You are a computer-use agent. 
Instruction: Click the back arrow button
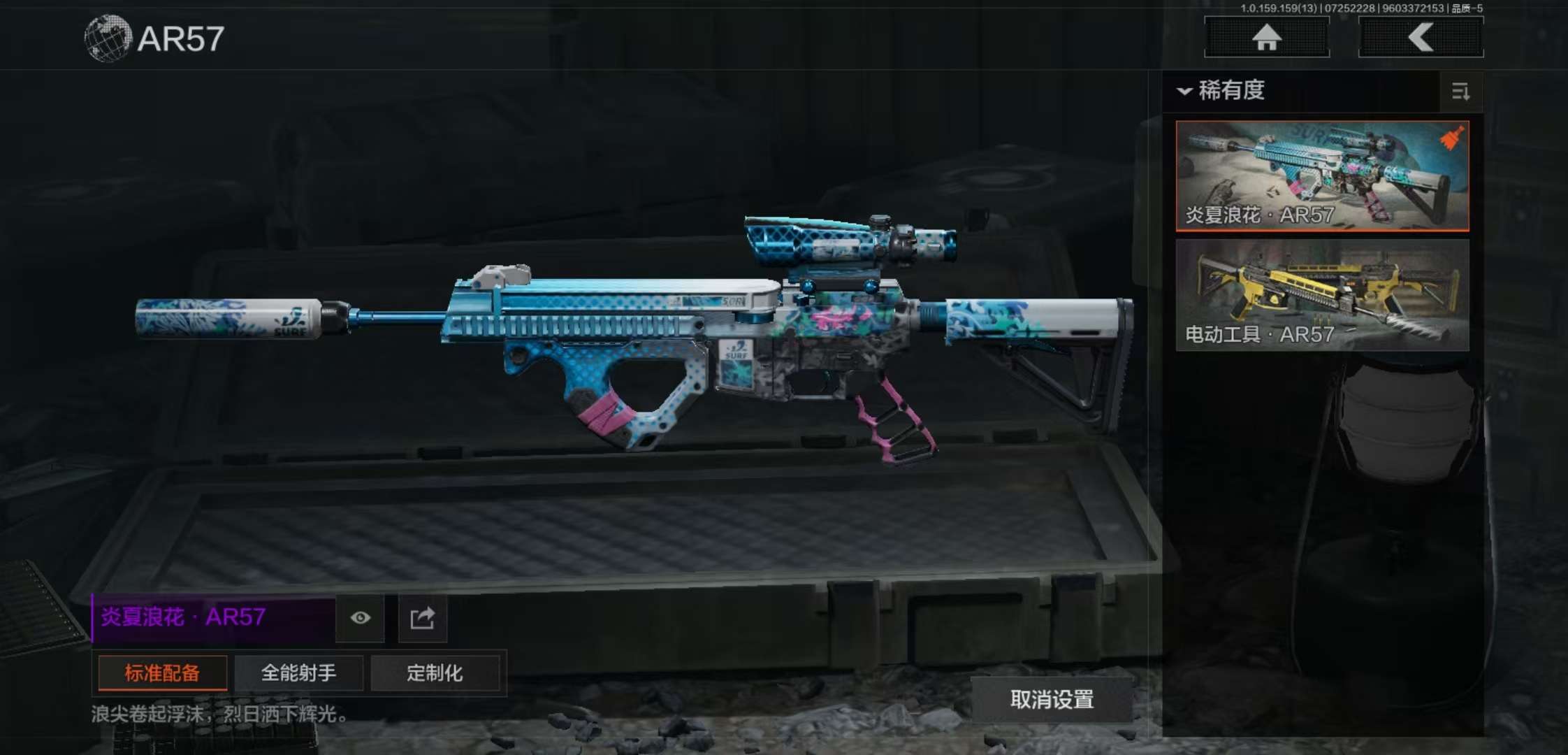1421,37
